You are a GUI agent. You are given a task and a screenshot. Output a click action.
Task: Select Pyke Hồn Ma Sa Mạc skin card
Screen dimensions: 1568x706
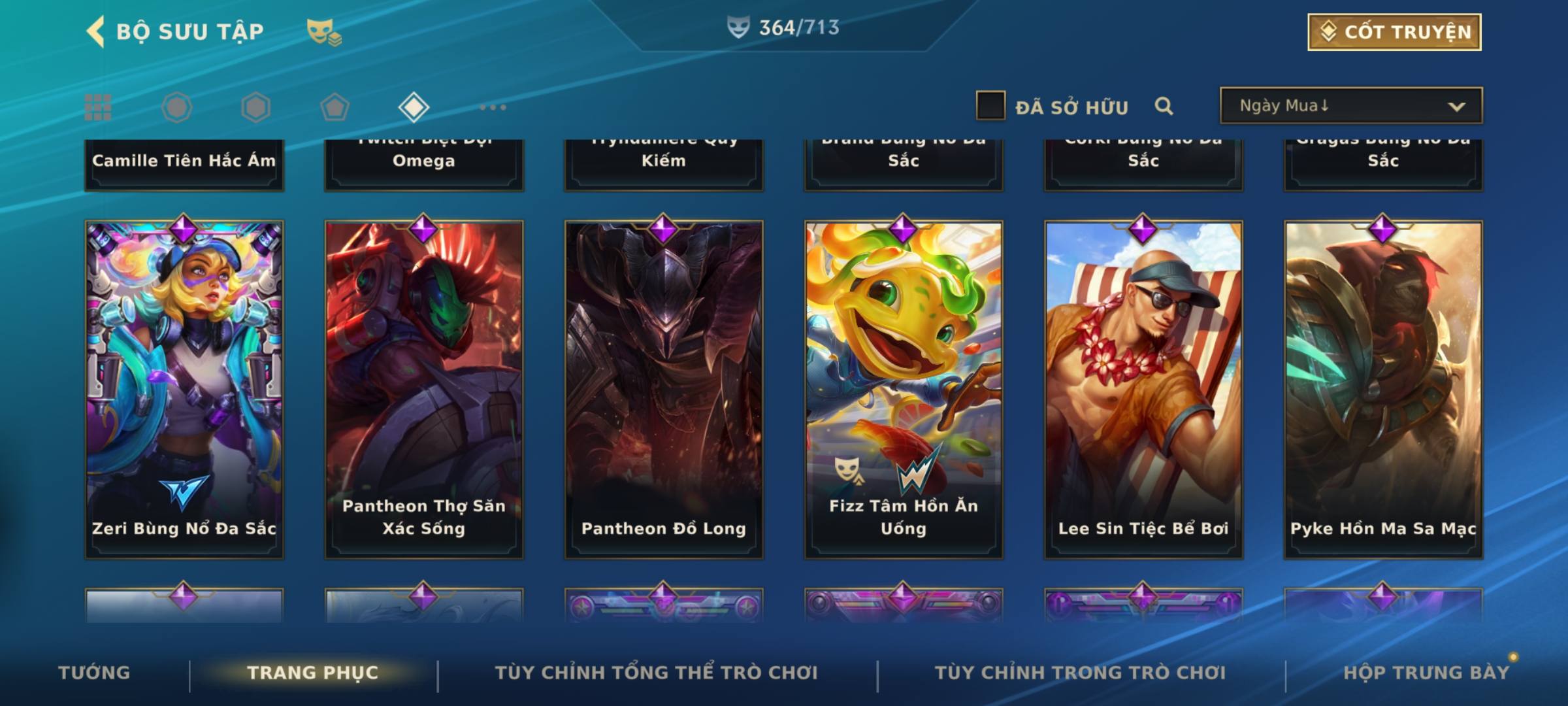[1383, 389]
